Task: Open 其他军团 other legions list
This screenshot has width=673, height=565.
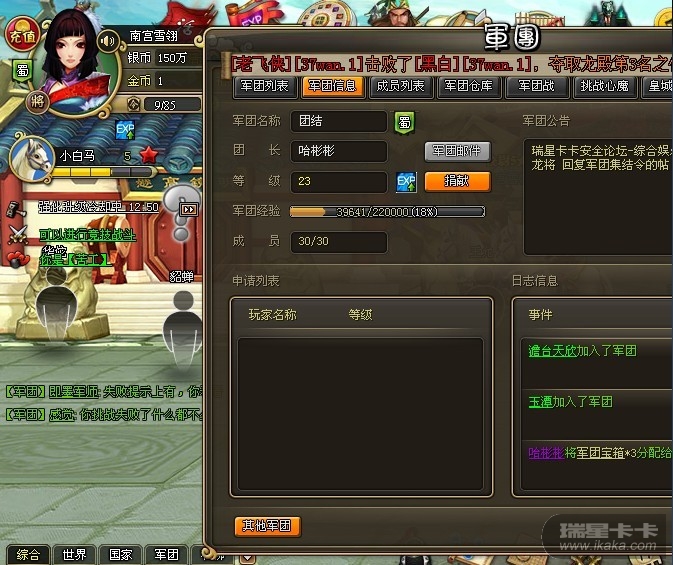Action: click(267, 526)
